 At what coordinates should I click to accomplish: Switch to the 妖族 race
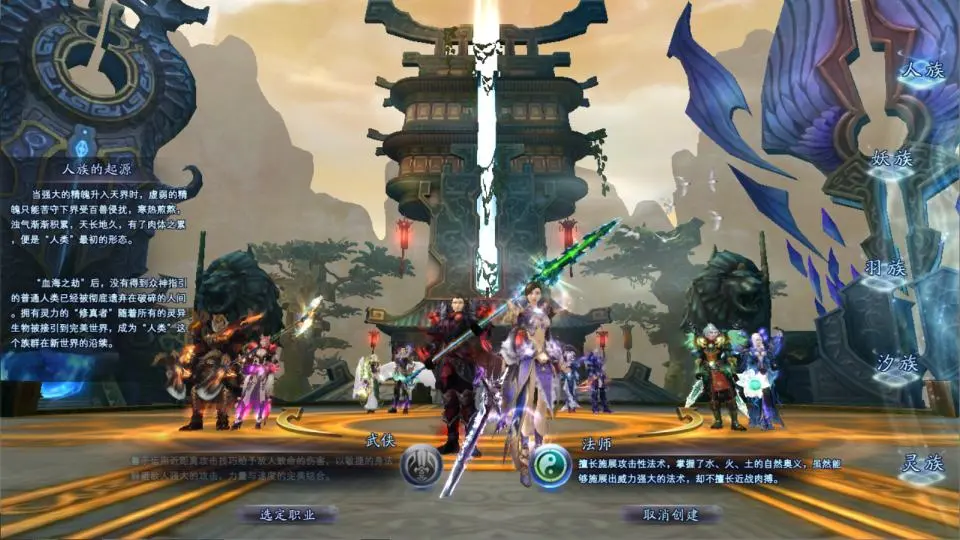coord(893,159)
